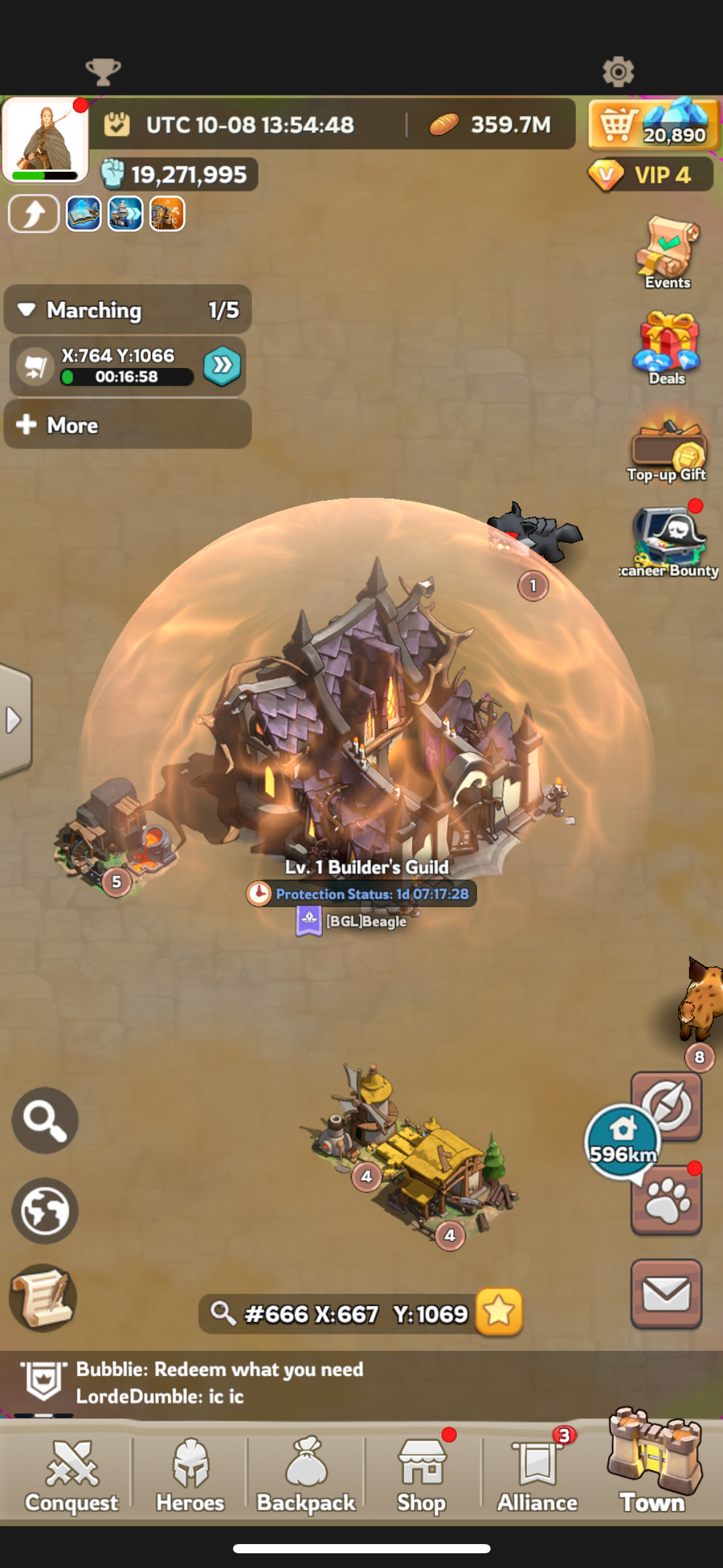Open the Events scroll

click(x=667, y=252)
